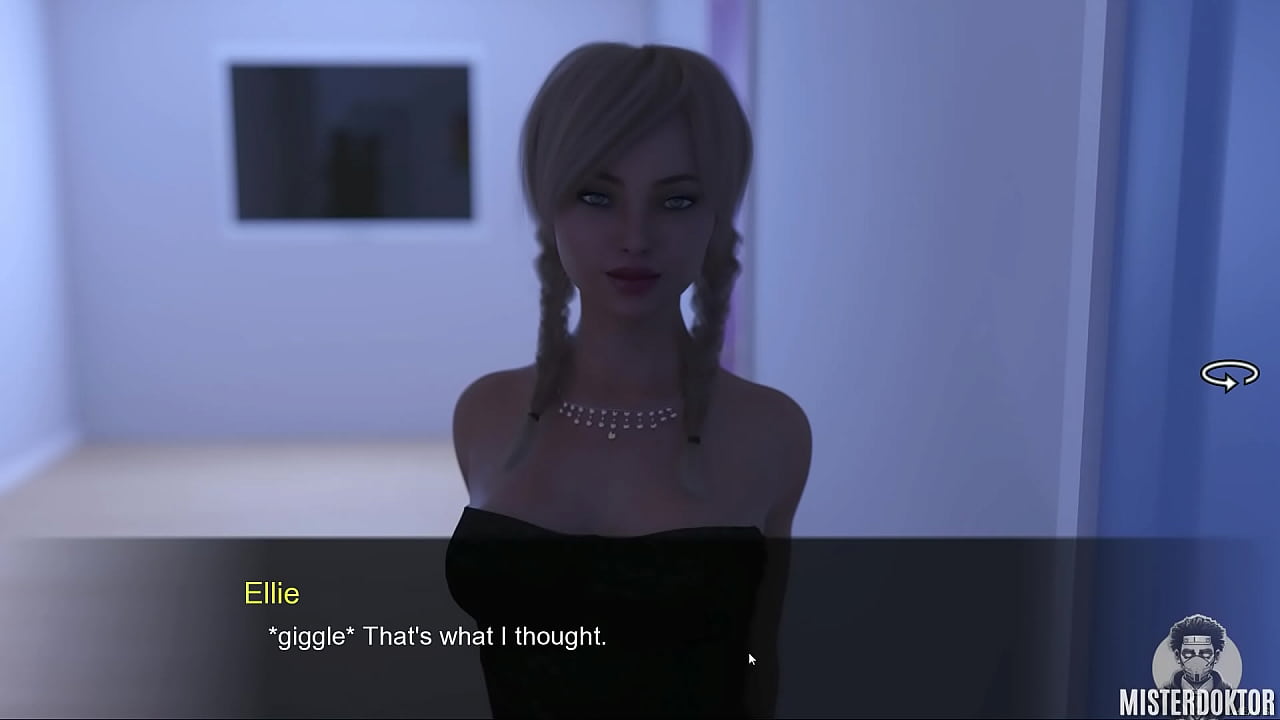Select the wall-mounted TV screen

tap(348, 138)
